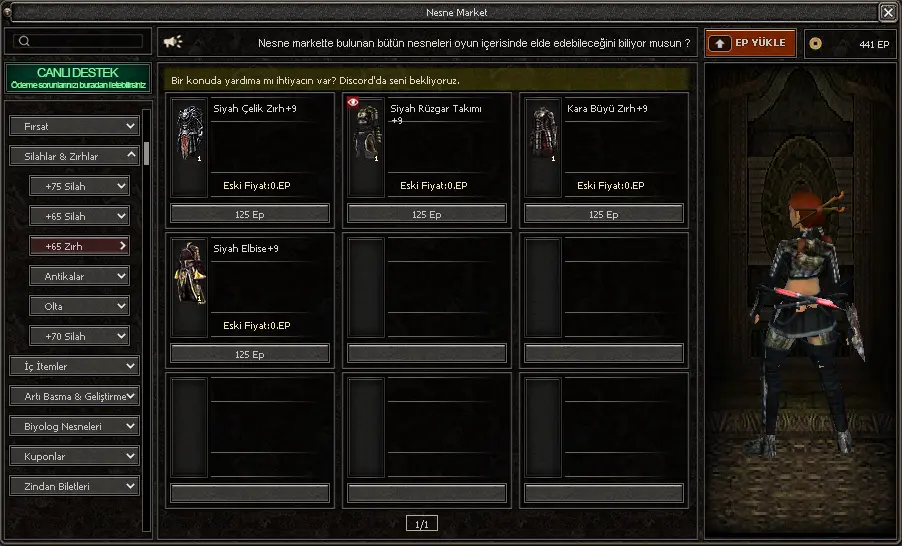Click the Siyah Rüzgar Takımı armor icon

(x=366, y=133)
